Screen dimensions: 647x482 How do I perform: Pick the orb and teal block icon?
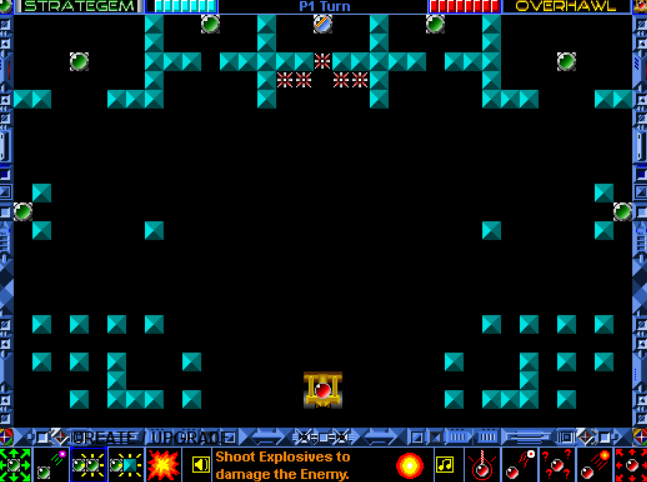(127, 465)
